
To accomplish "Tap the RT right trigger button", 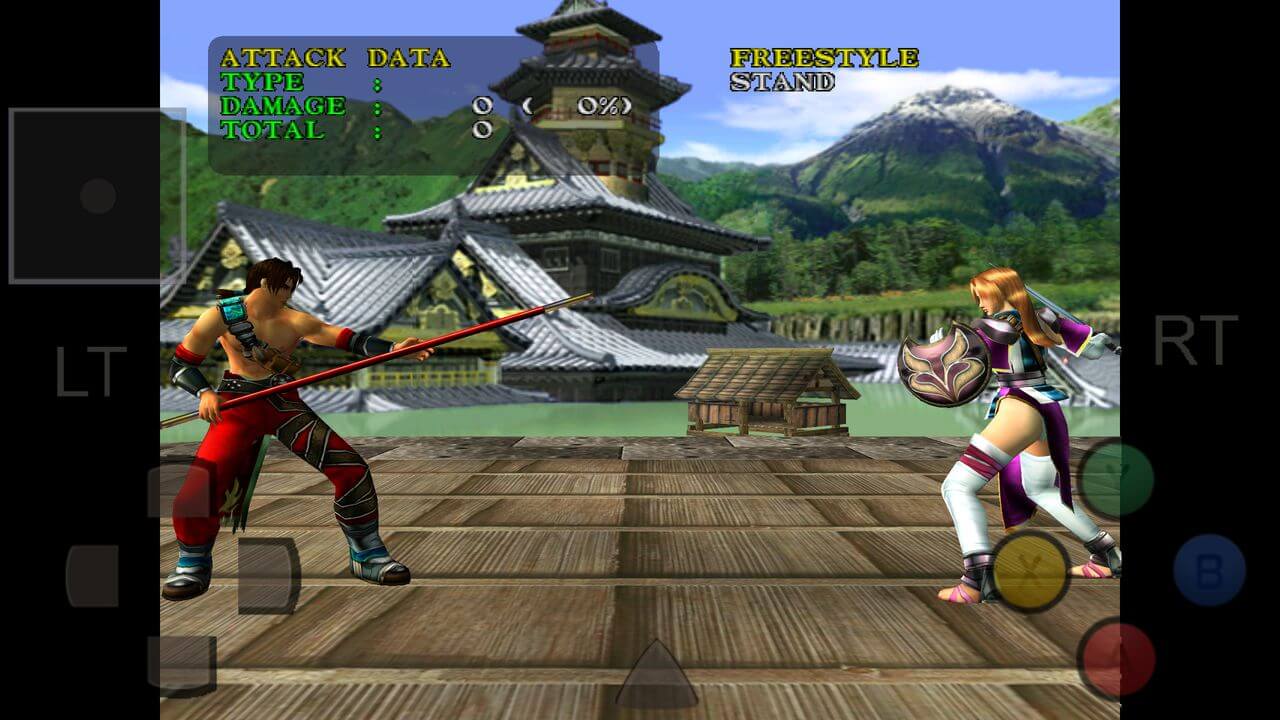I will click(x=1196, y=341).
